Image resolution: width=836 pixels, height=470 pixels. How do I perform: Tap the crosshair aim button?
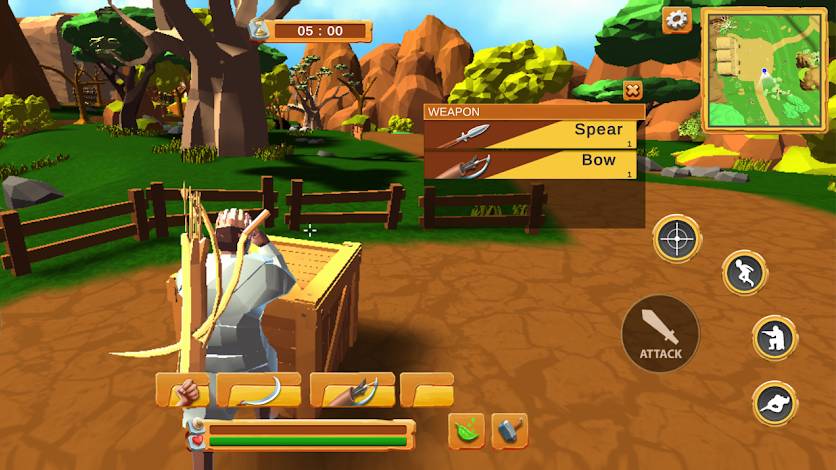[x=677, y=239]
